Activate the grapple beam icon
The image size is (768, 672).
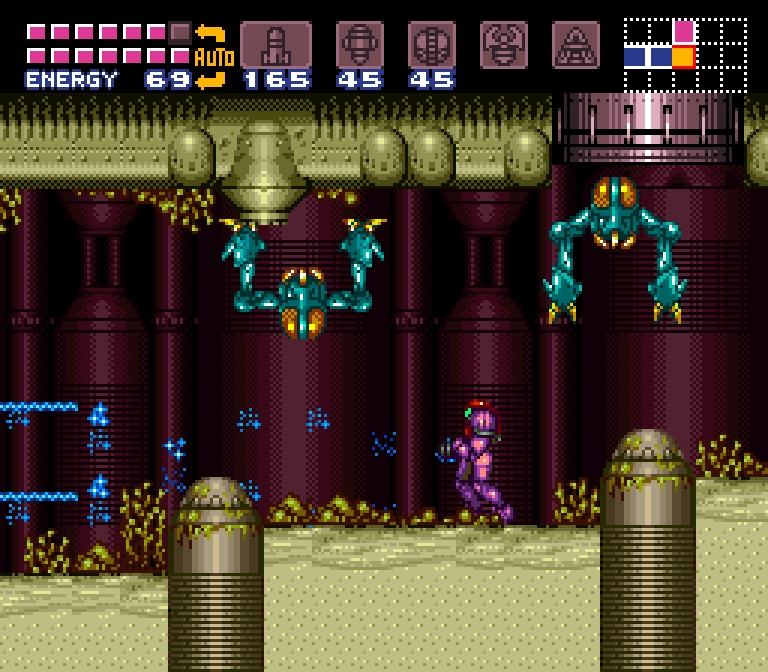coord(504,45)
